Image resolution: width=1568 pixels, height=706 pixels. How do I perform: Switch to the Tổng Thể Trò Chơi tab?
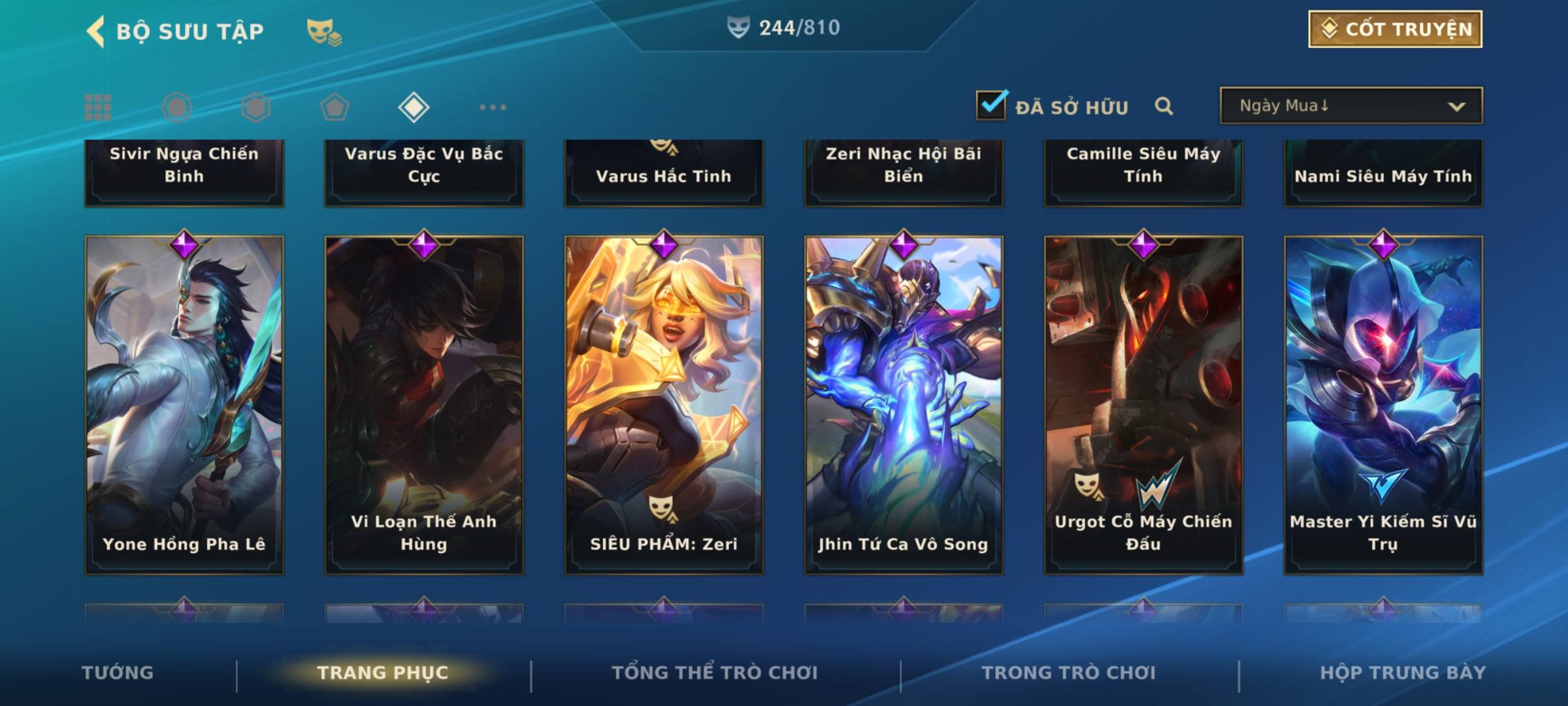click(x=715, y=673)
